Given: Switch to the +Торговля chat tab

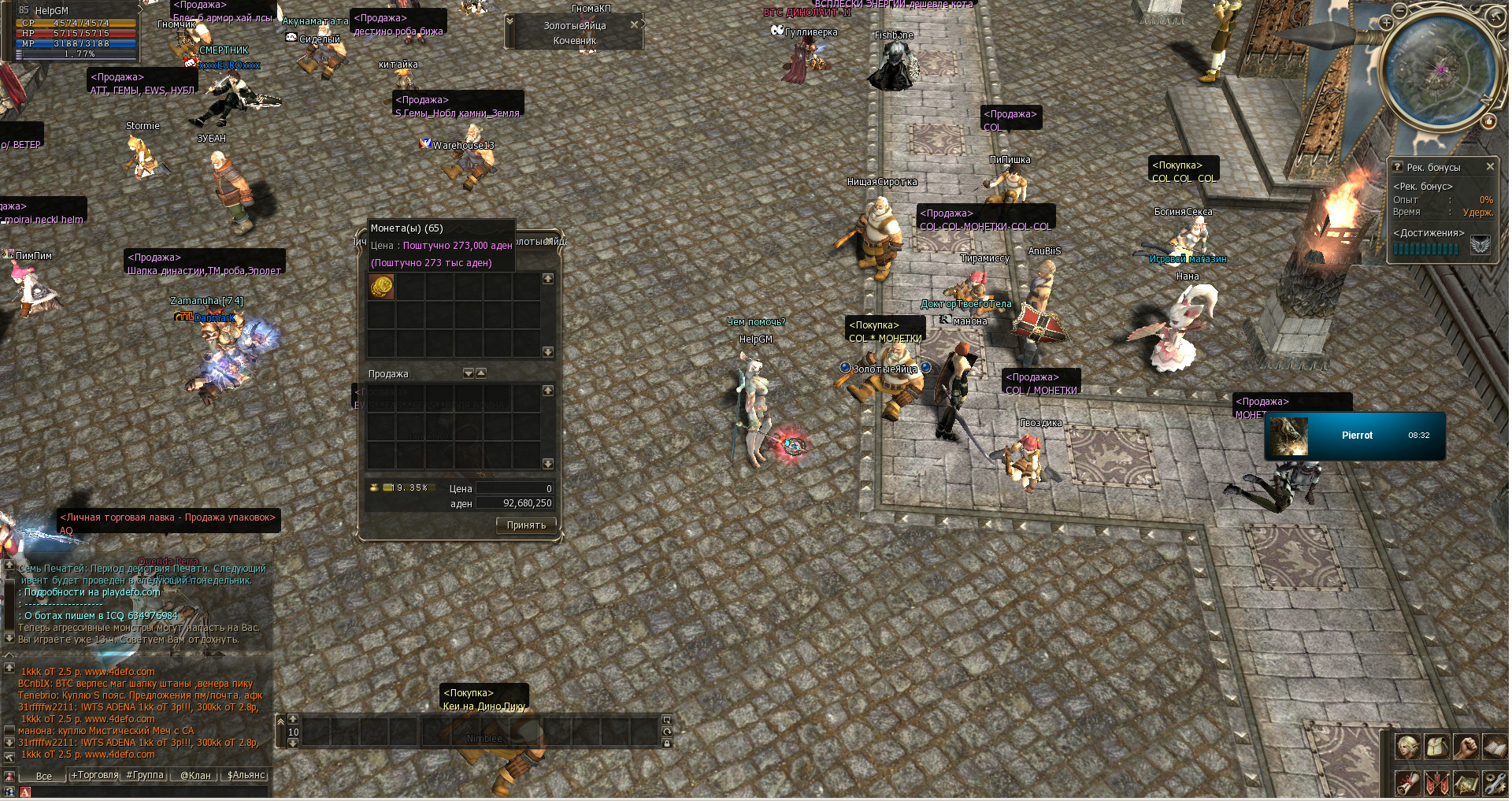Looking at the screenshot, I should pyautogui.click(x=94, y=776).
